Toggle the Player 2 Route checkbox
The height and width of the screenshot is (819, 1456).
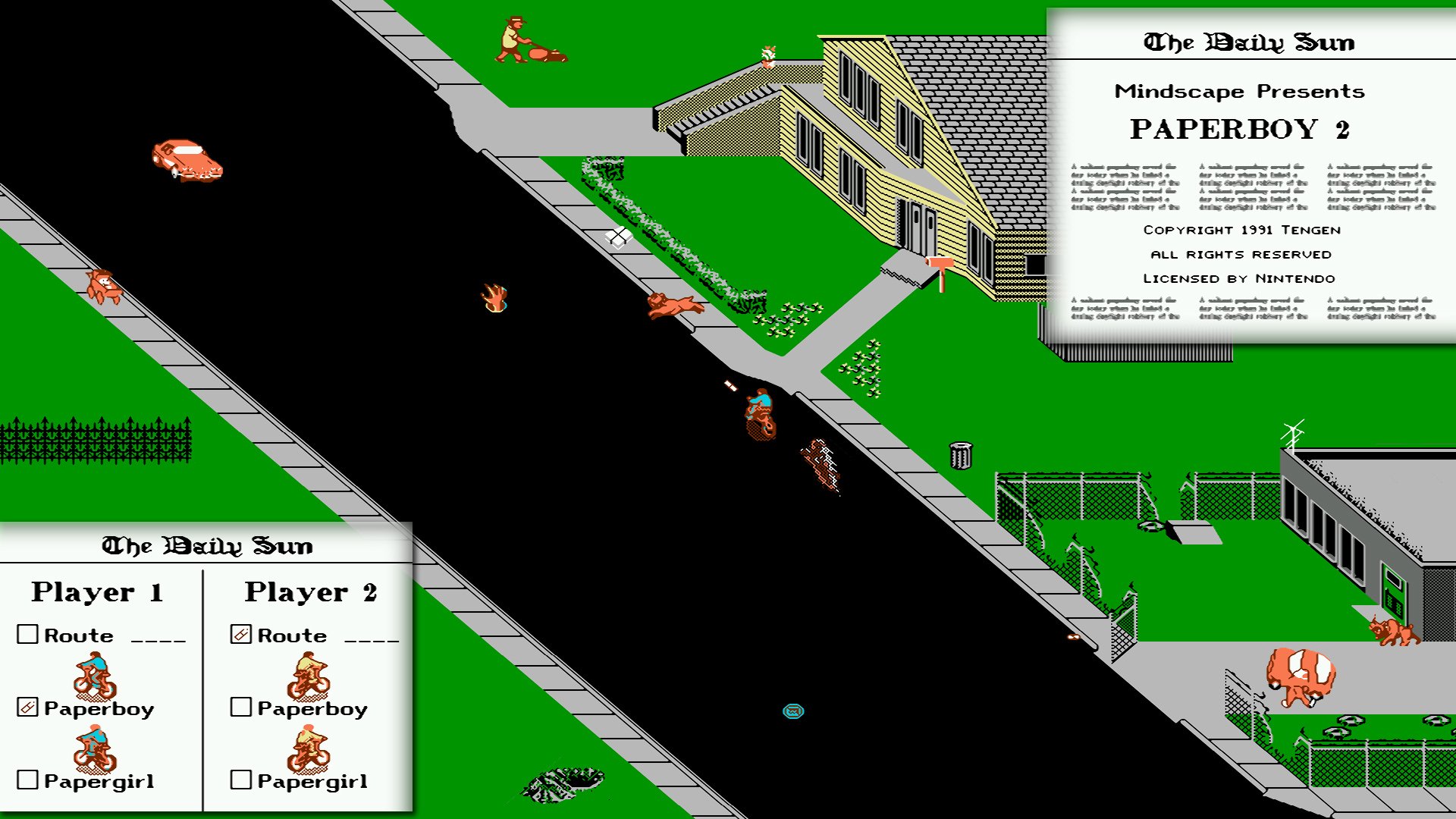(x=240, y=635)
